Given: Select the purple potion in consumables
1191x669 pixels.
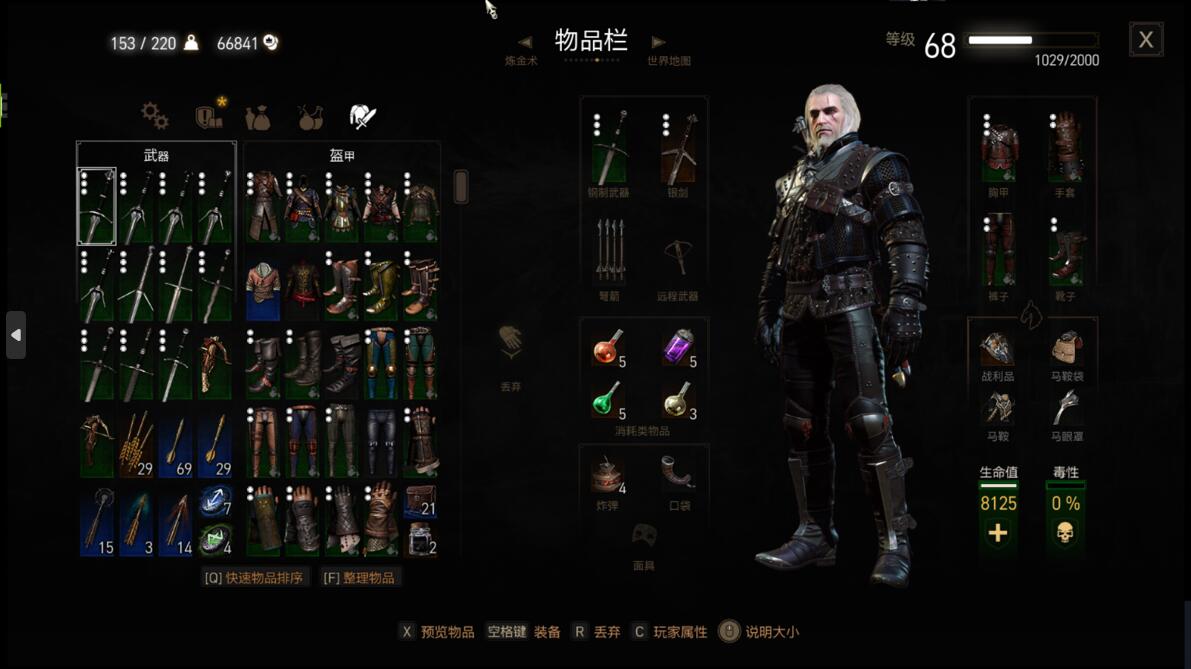Looking at the screenshot, I should pyautogui.click(x=679, y=347).
